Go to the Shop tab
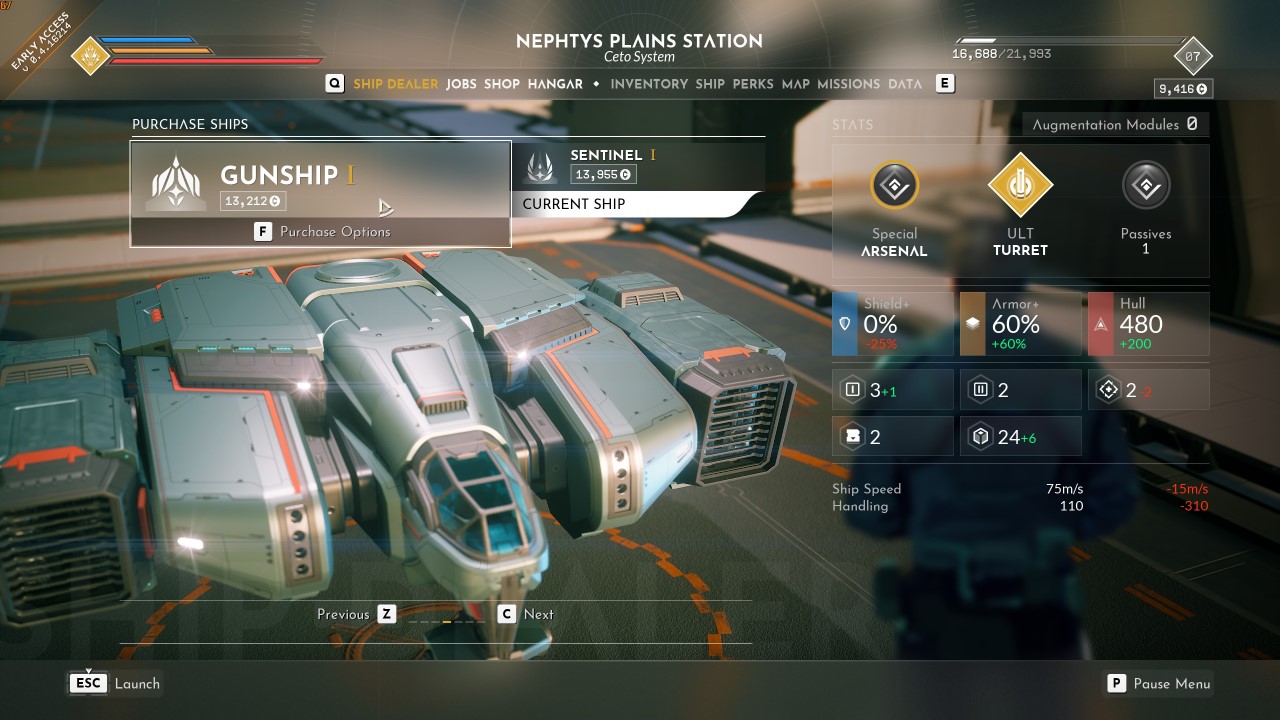 click(502, 84)
